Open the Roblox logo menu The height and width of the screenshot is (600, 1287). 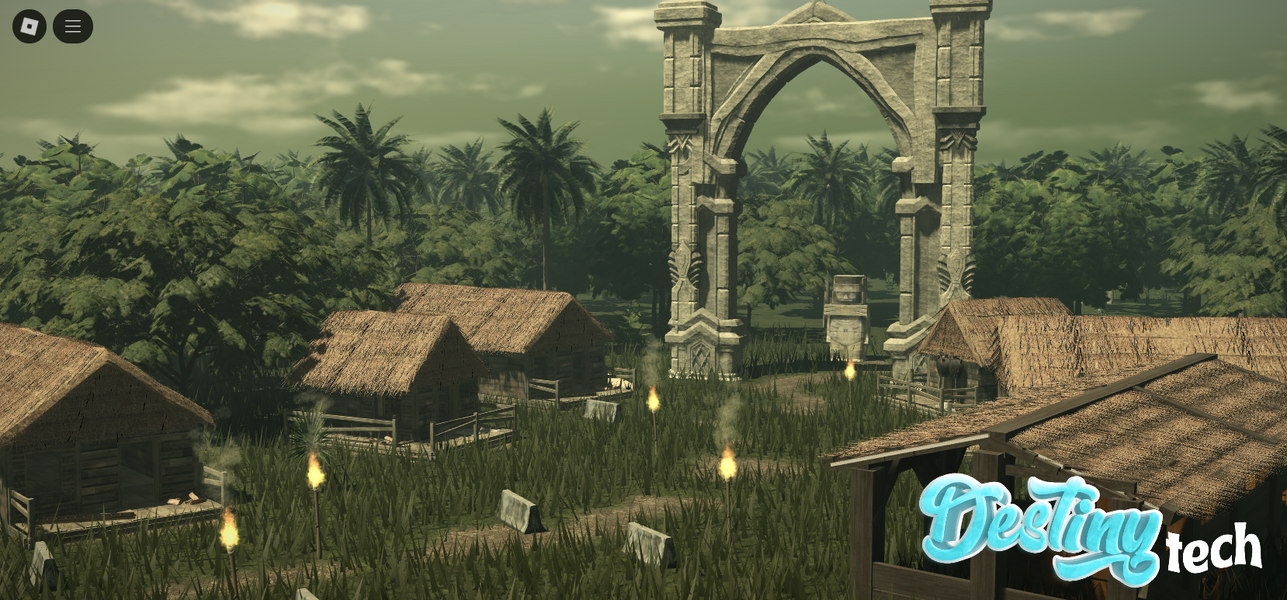click(x=29, y=26)
